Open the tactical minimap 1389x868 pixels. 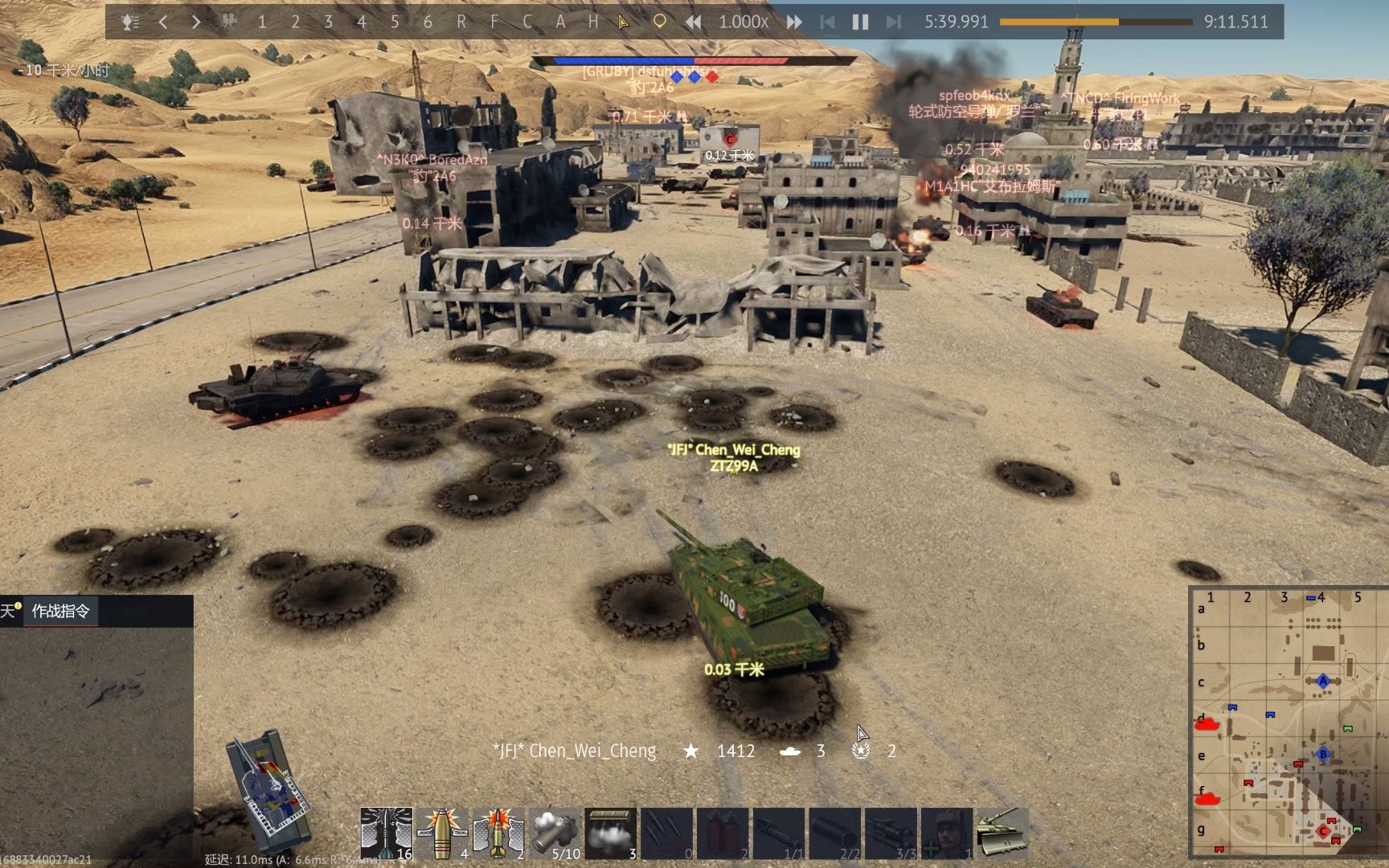click(x=1286, y=723)
